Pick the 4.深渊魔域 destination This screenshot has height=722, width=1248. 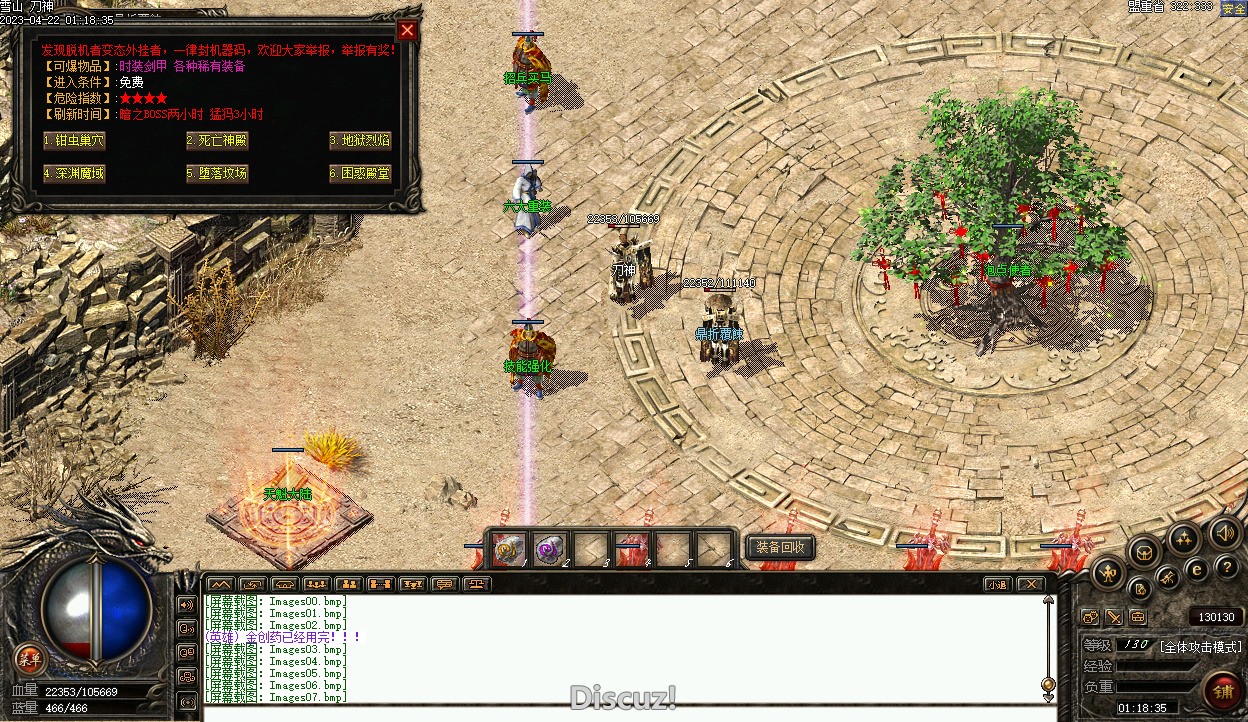(74, 173)
